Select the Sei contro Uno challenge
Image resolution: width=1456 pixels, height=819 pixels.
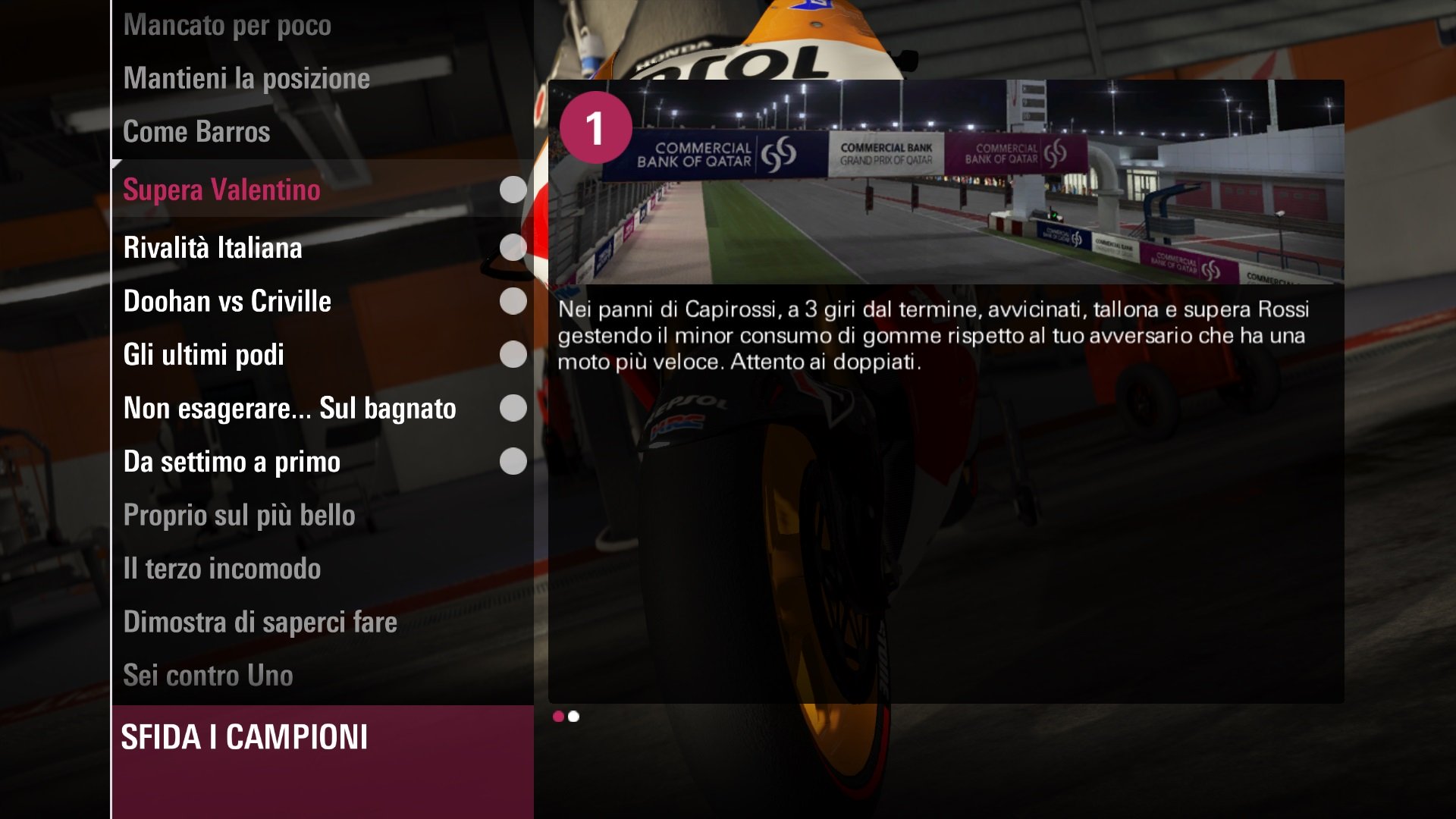point(208,676)
